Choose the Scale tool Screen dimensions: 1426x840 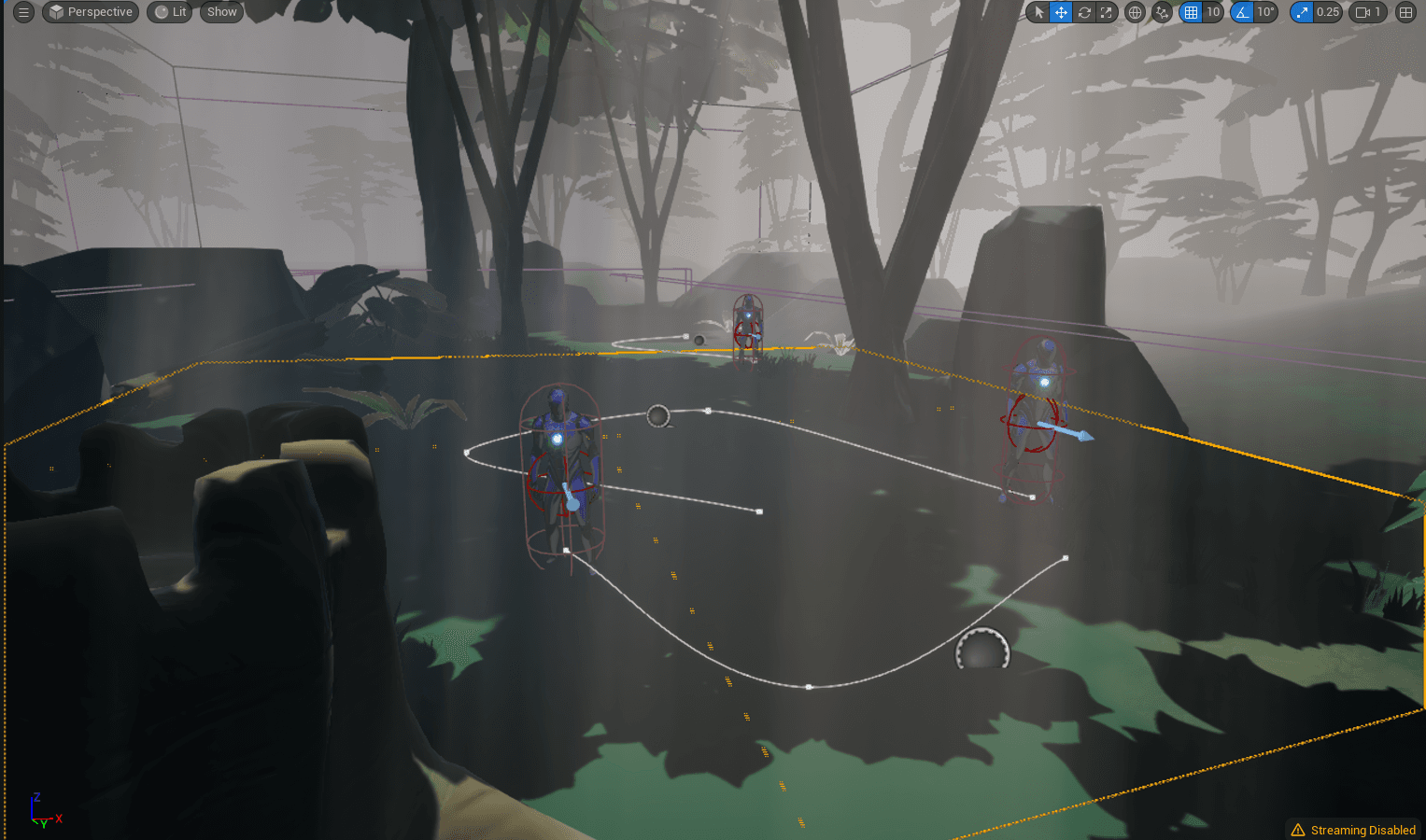click(x=1106, y=12)
